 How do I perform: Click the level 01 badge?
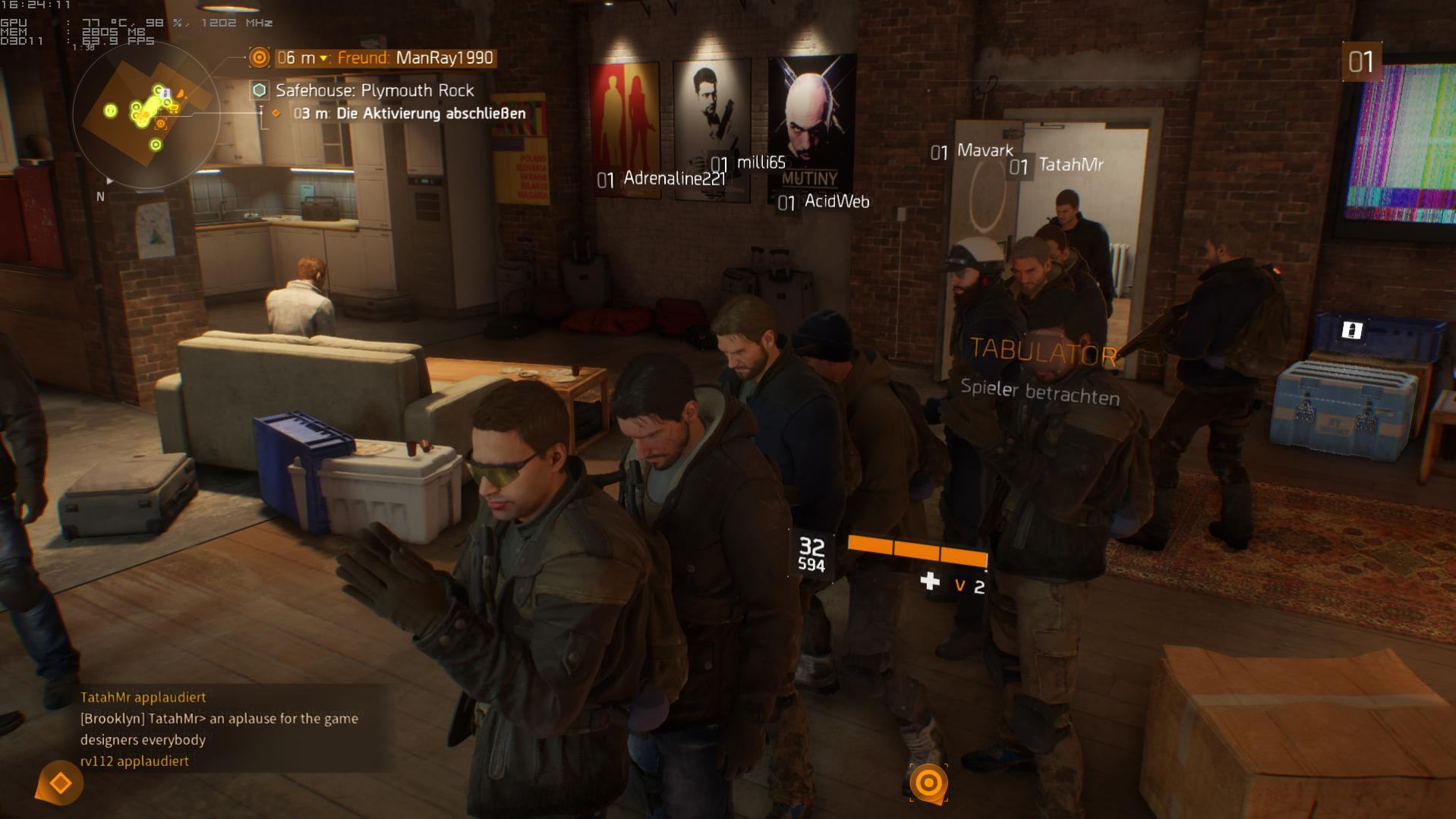pyautogui.click(x=1361, y=61)
